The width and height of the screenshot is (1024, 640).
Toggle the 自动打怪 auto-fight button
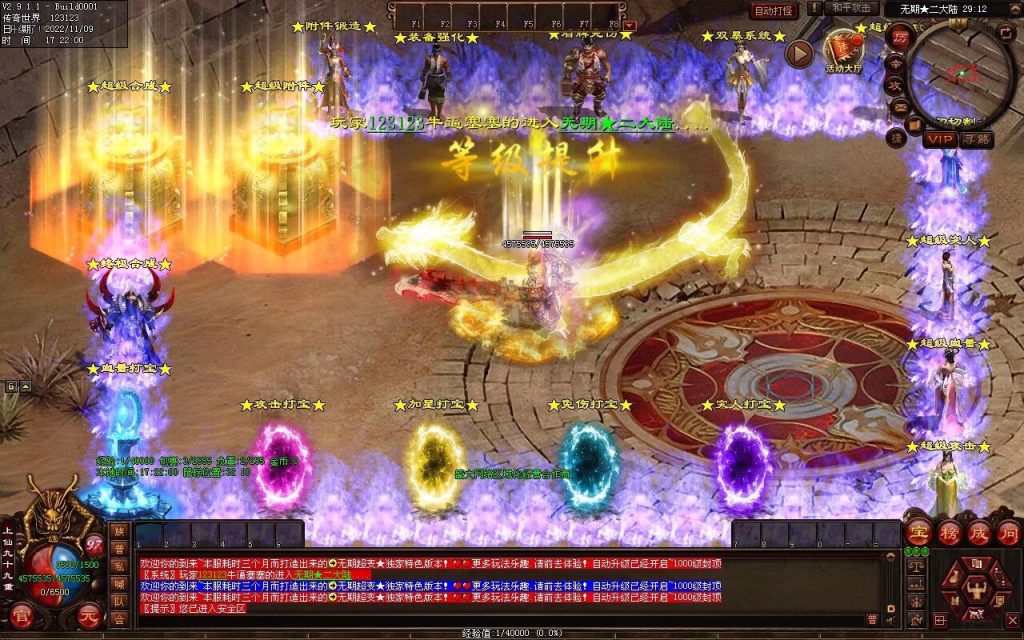774,10
